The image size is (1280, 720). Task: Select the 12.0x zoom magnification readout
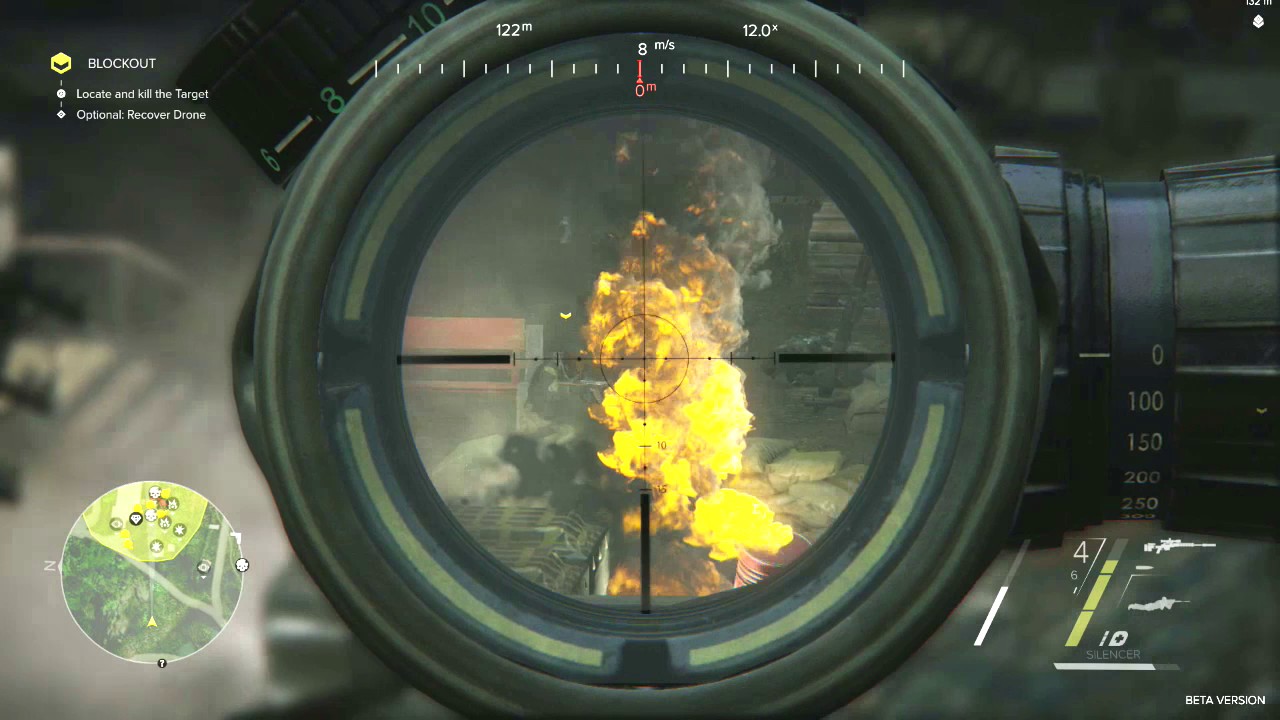pyautogui.click(x=760, y=30)
